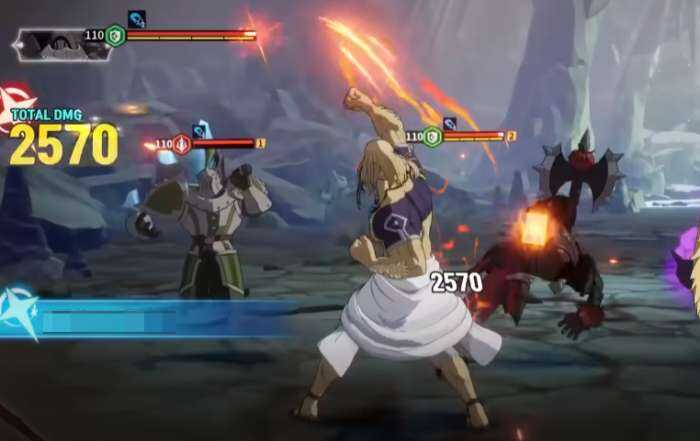Tap the red attribute badge on armored enemy

coord(182,144)
